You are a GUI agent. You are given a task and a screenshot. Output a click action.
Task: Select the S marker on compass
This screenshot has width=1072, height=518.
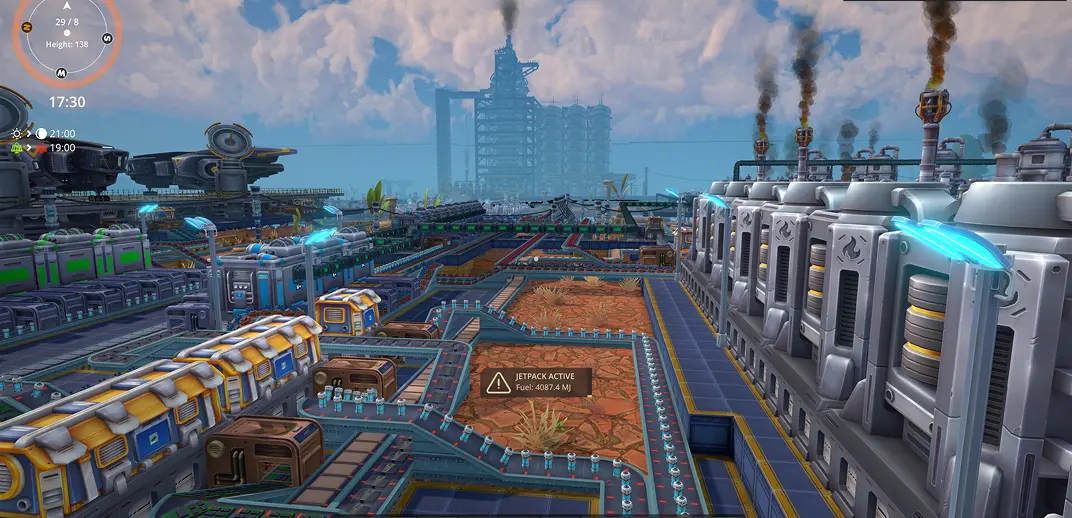(107, 38)
